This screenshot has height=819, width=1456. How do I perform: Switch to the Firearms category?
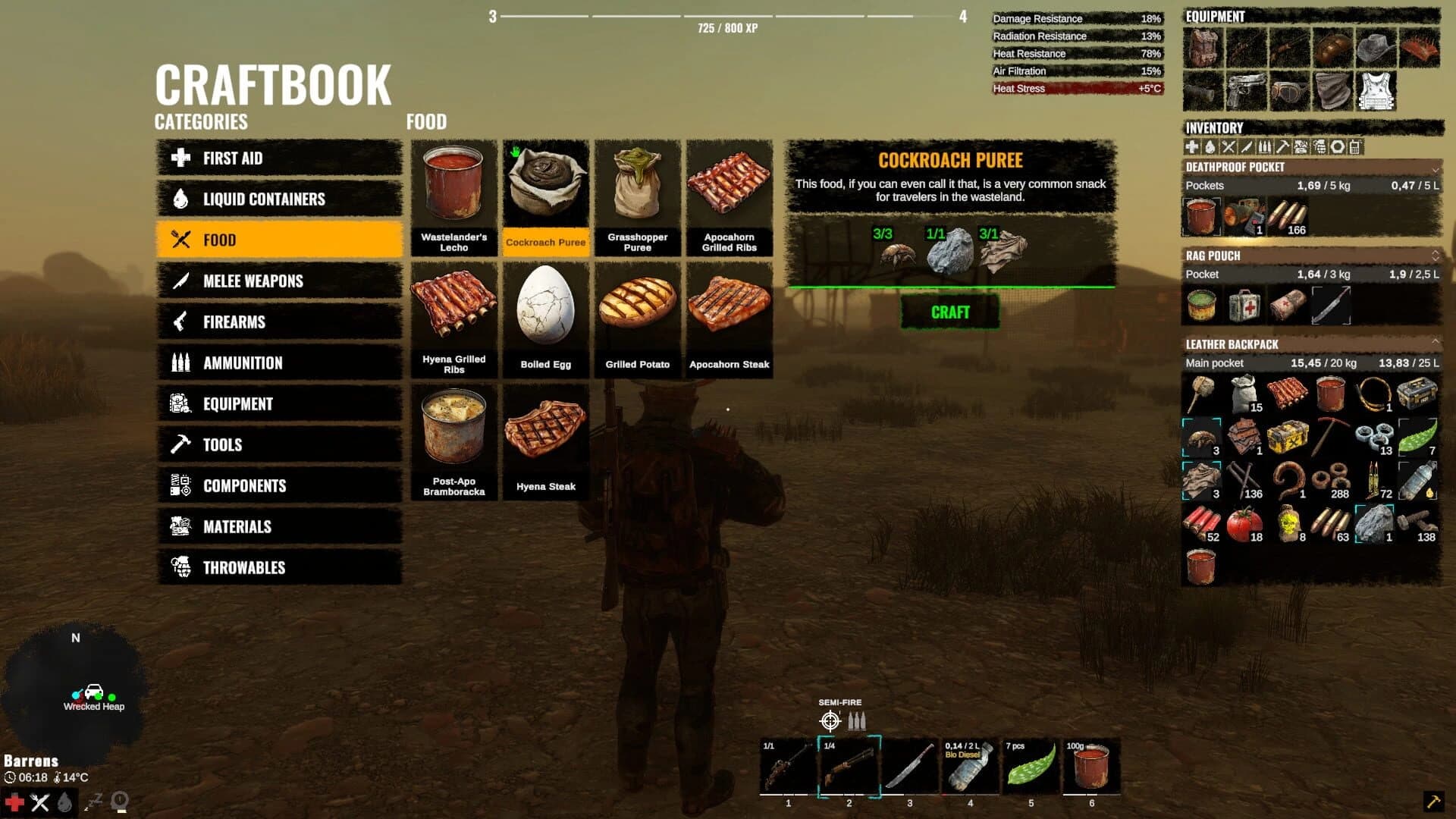[279, 322]
